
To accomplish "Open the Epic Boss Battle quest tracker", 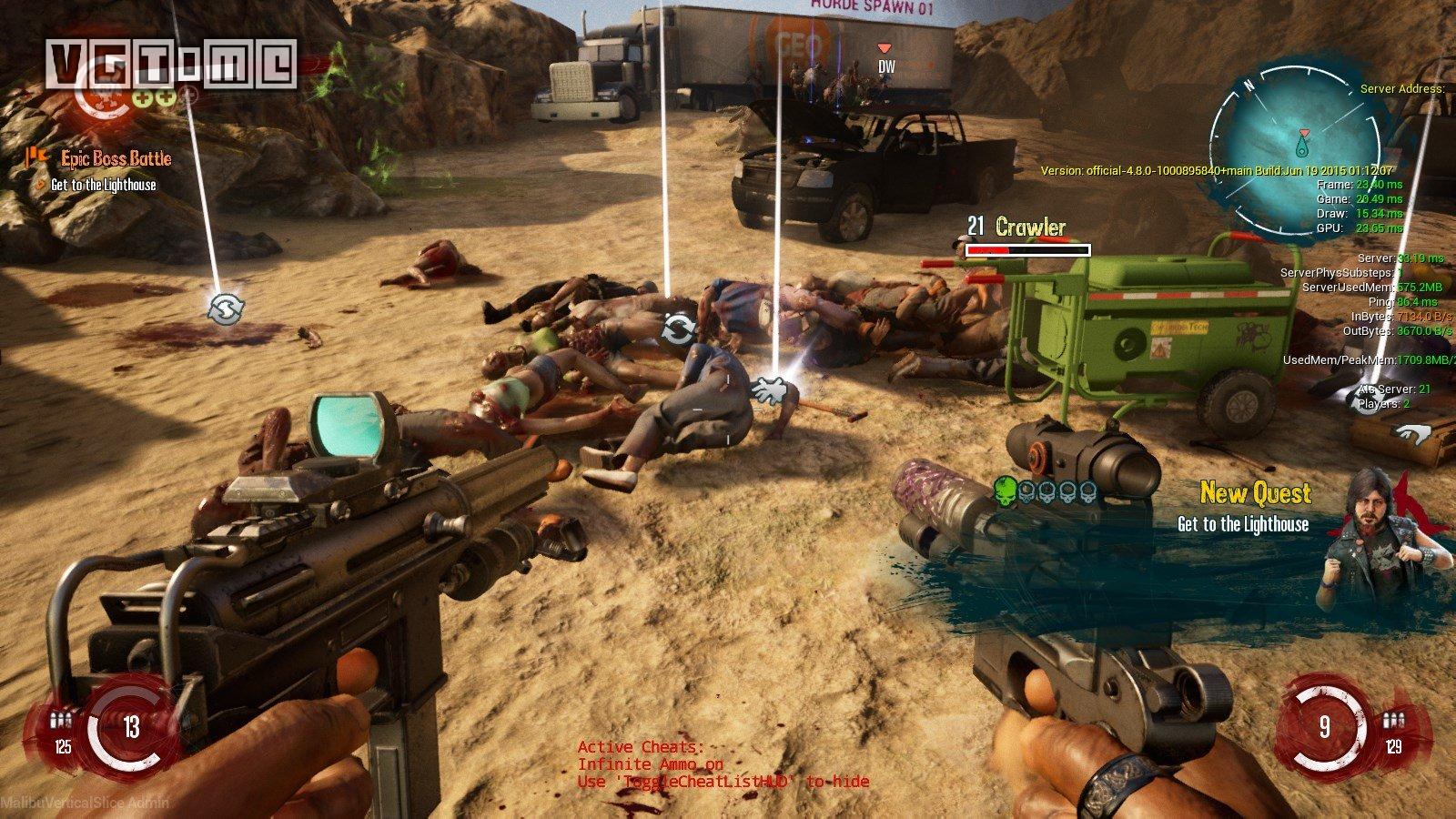I will pyautogui.click(x=115, y=159).
